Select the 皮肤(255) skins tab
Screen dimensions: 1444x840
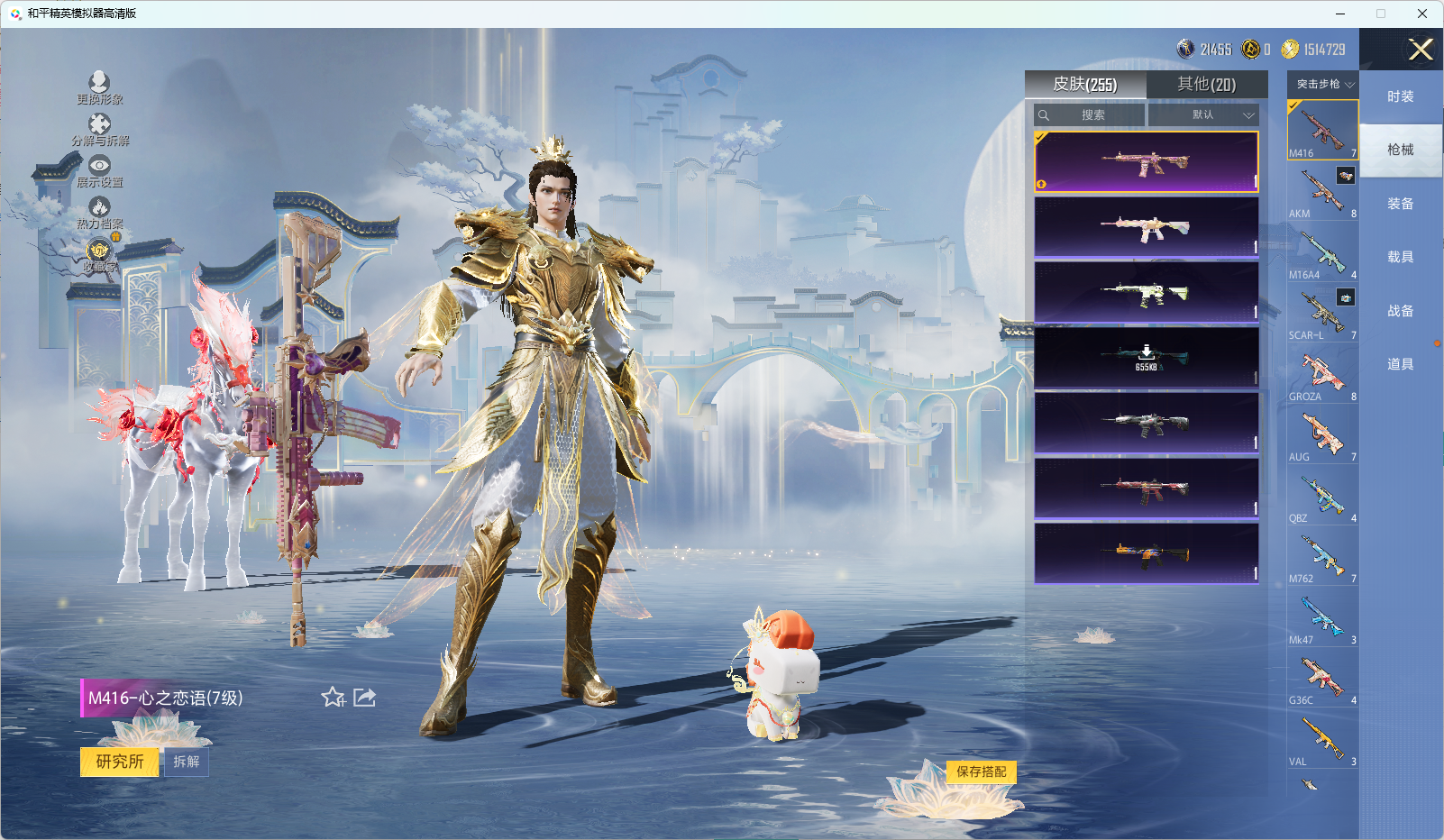(1085, 85)
